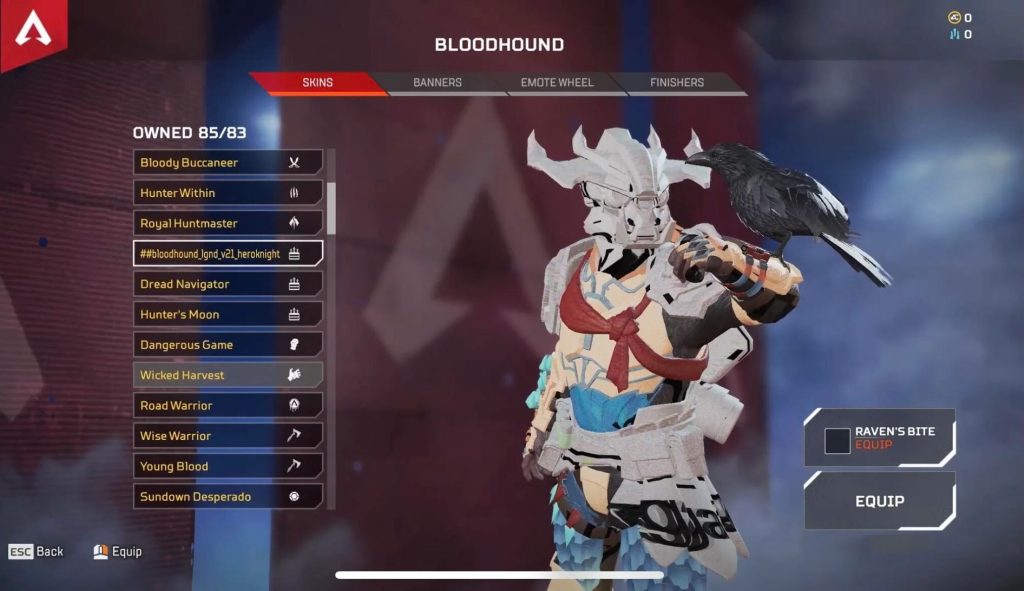1024x591 pixels.
Task: Pick the Sundown Desperado skin
Action: pyautogui.click(x=228, y=496)
